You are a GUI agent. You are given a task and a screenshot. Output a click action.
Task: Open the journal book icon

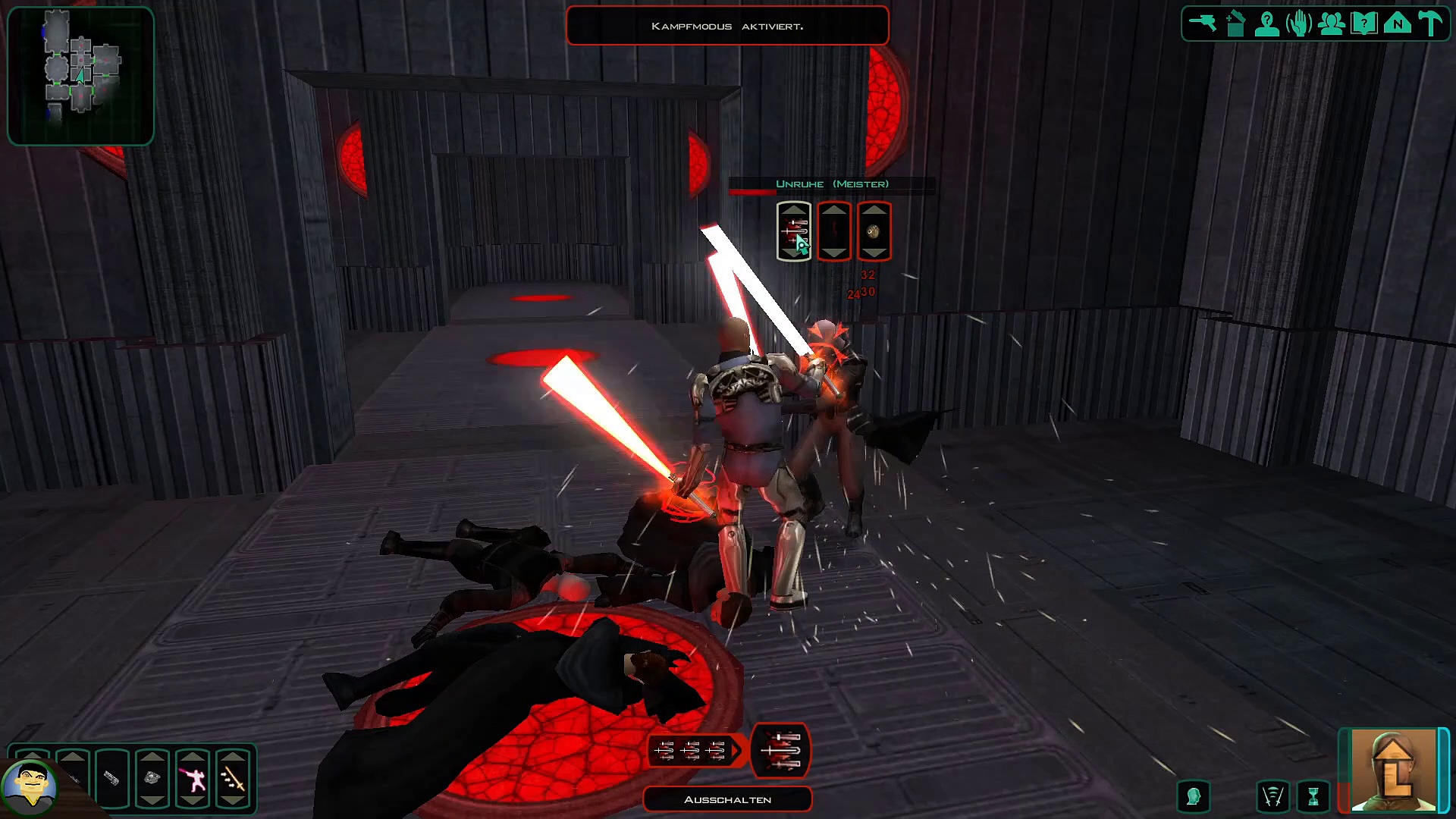pyautogui.click(x=1364, y=24)
